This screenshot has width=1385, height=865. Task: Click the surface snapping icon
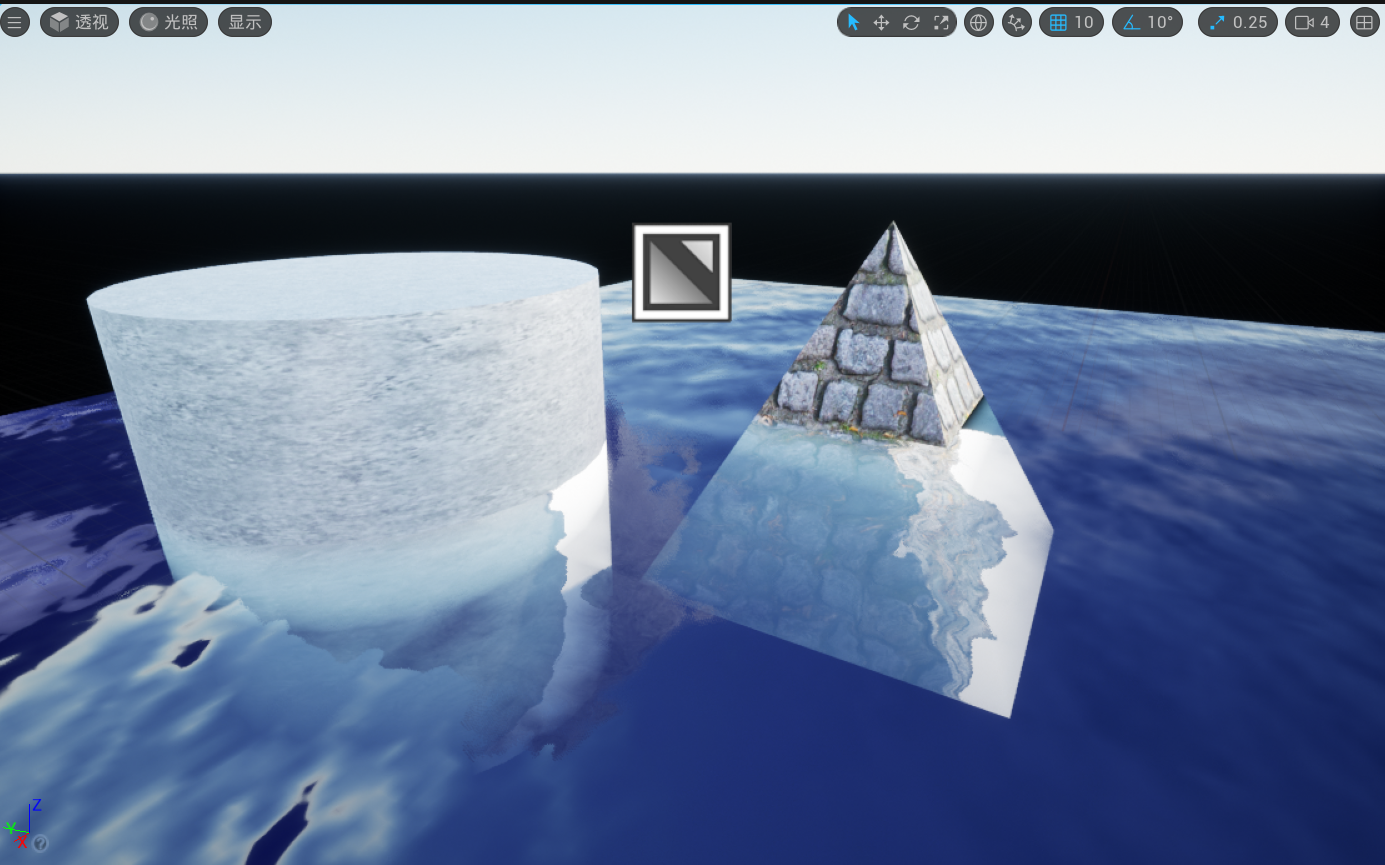click(1016, 22)
